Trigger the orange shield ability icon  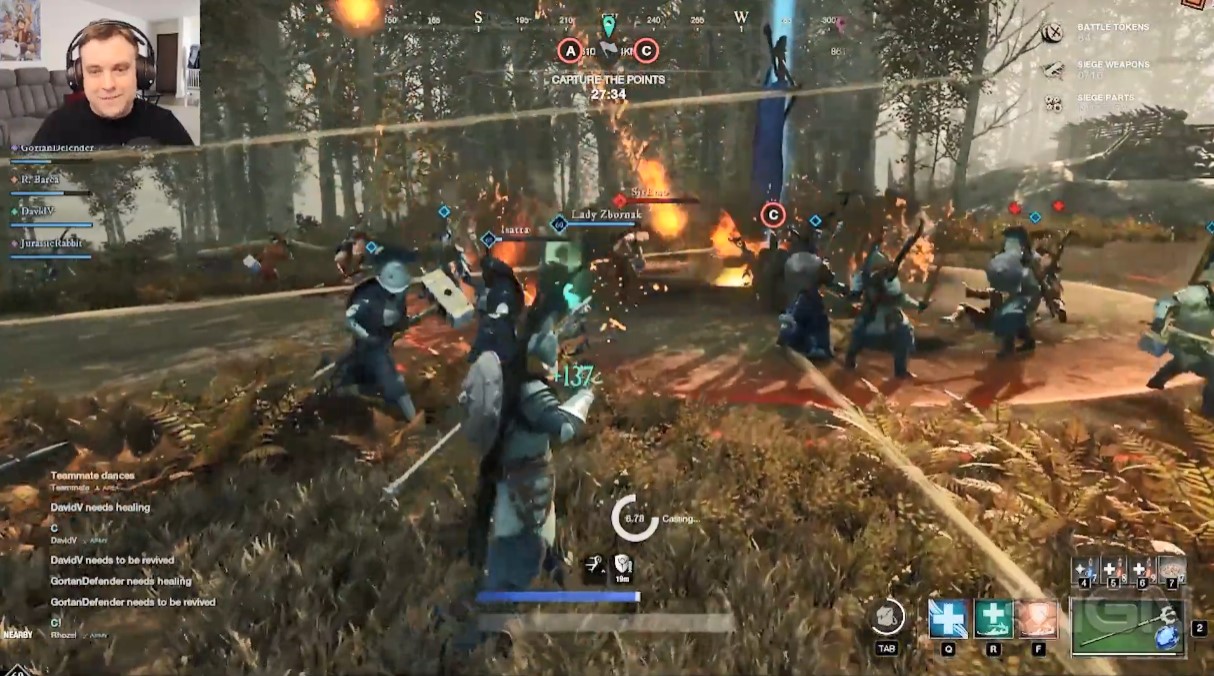pyautogui.click(x=1038, y=619)
